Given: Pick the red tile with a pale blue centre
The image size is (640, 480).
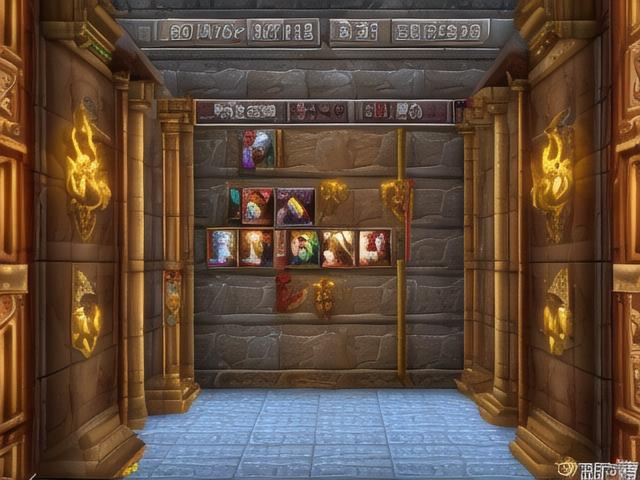Looking at the screenshot, I should point(257,206).
